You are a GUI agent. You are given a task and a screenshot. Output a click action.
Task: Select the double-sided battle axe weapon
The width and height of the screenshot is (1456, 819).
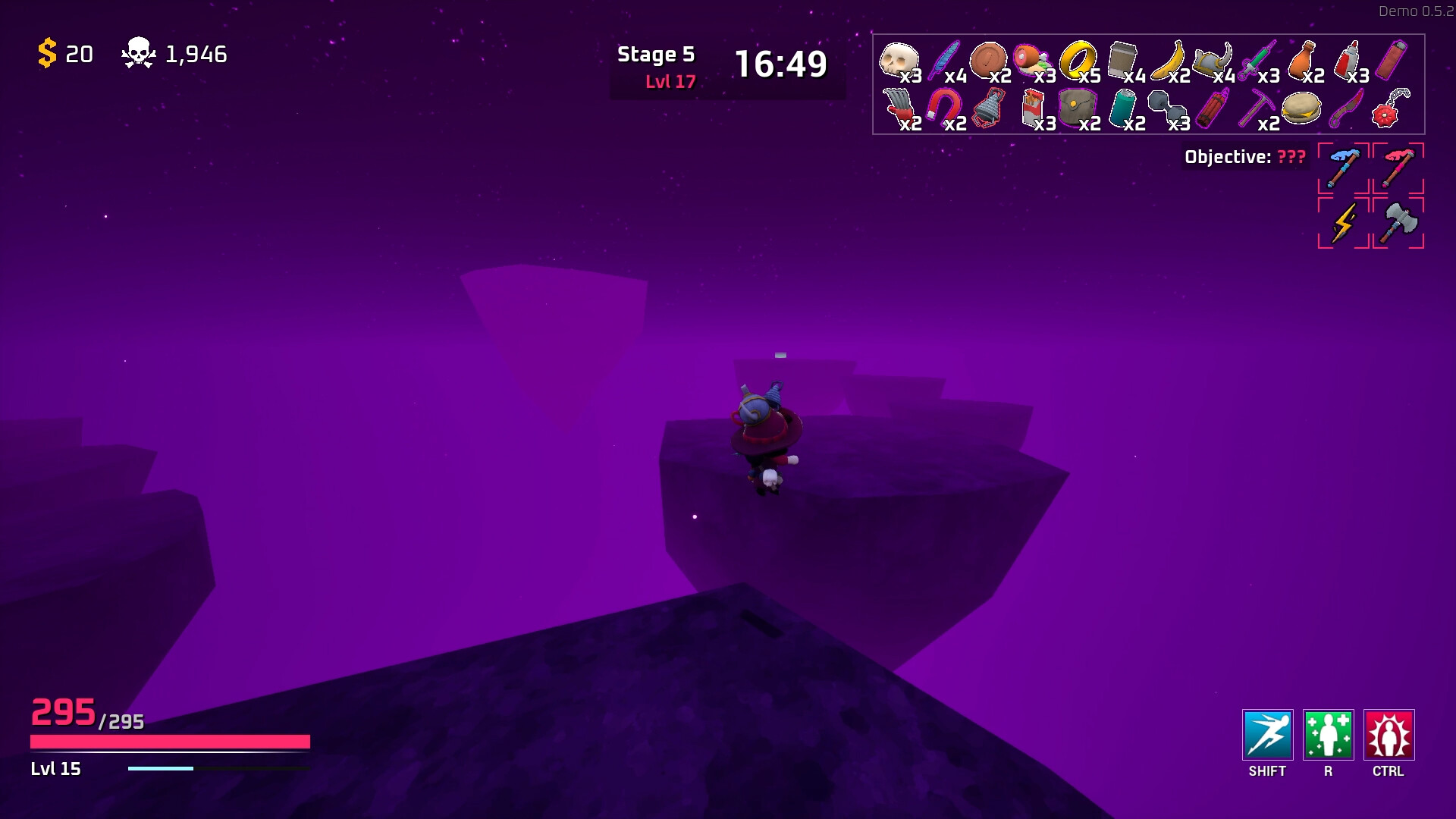point(1398,224)
